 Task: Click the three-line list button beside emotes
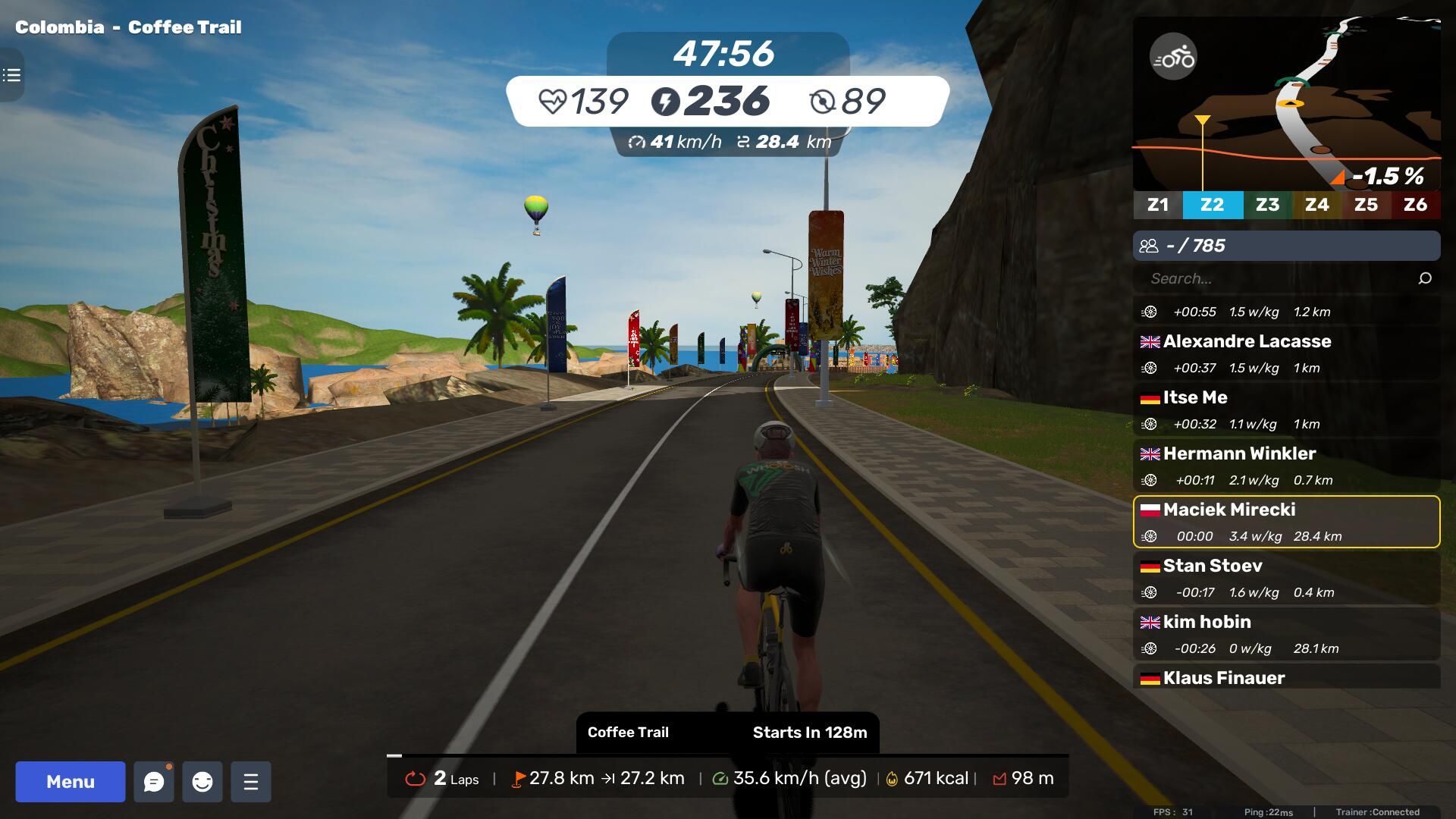tap(251, 782)
